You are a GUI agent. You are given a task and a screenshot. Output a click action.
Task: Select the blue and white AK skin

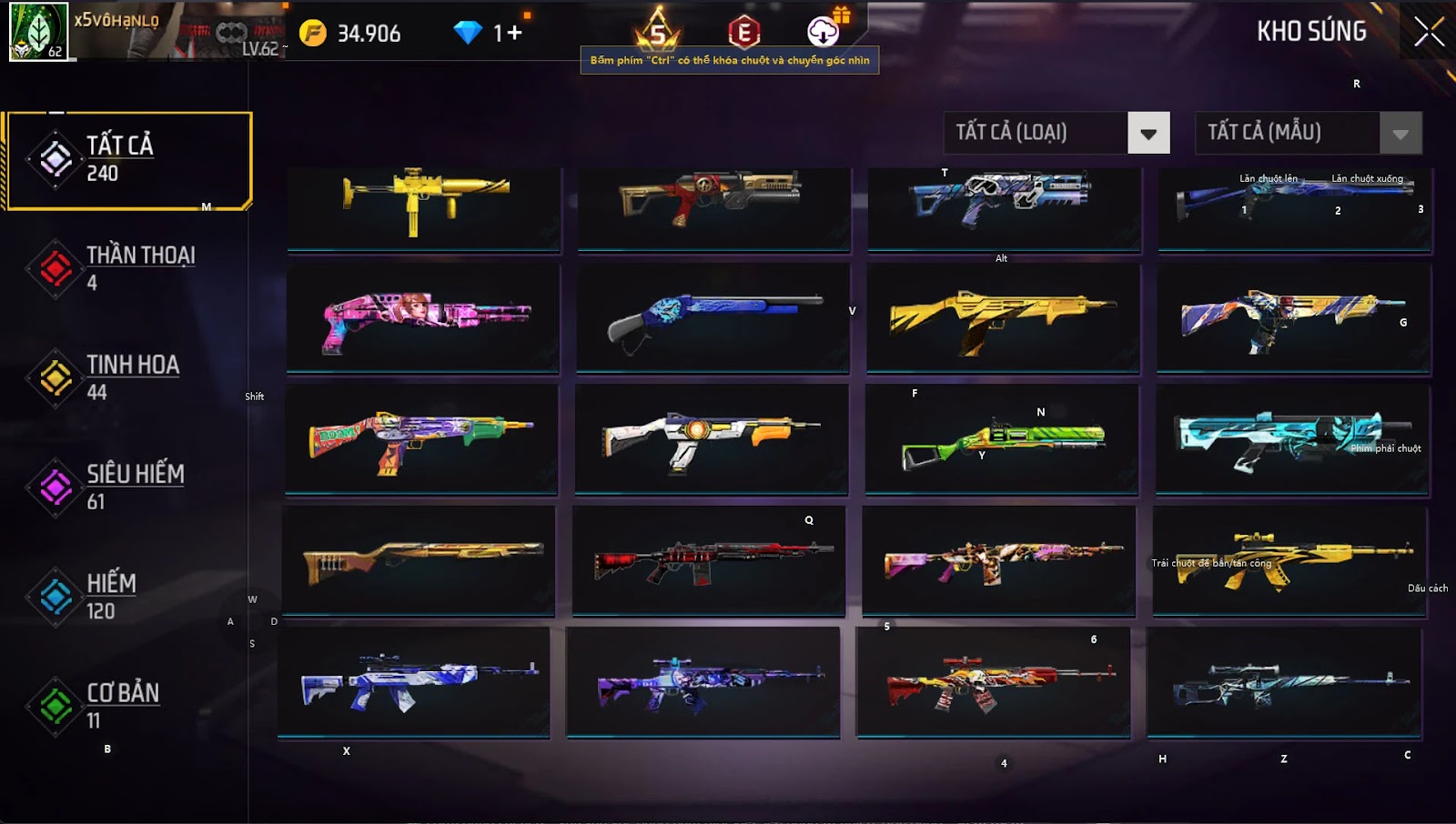click(414, 682)
